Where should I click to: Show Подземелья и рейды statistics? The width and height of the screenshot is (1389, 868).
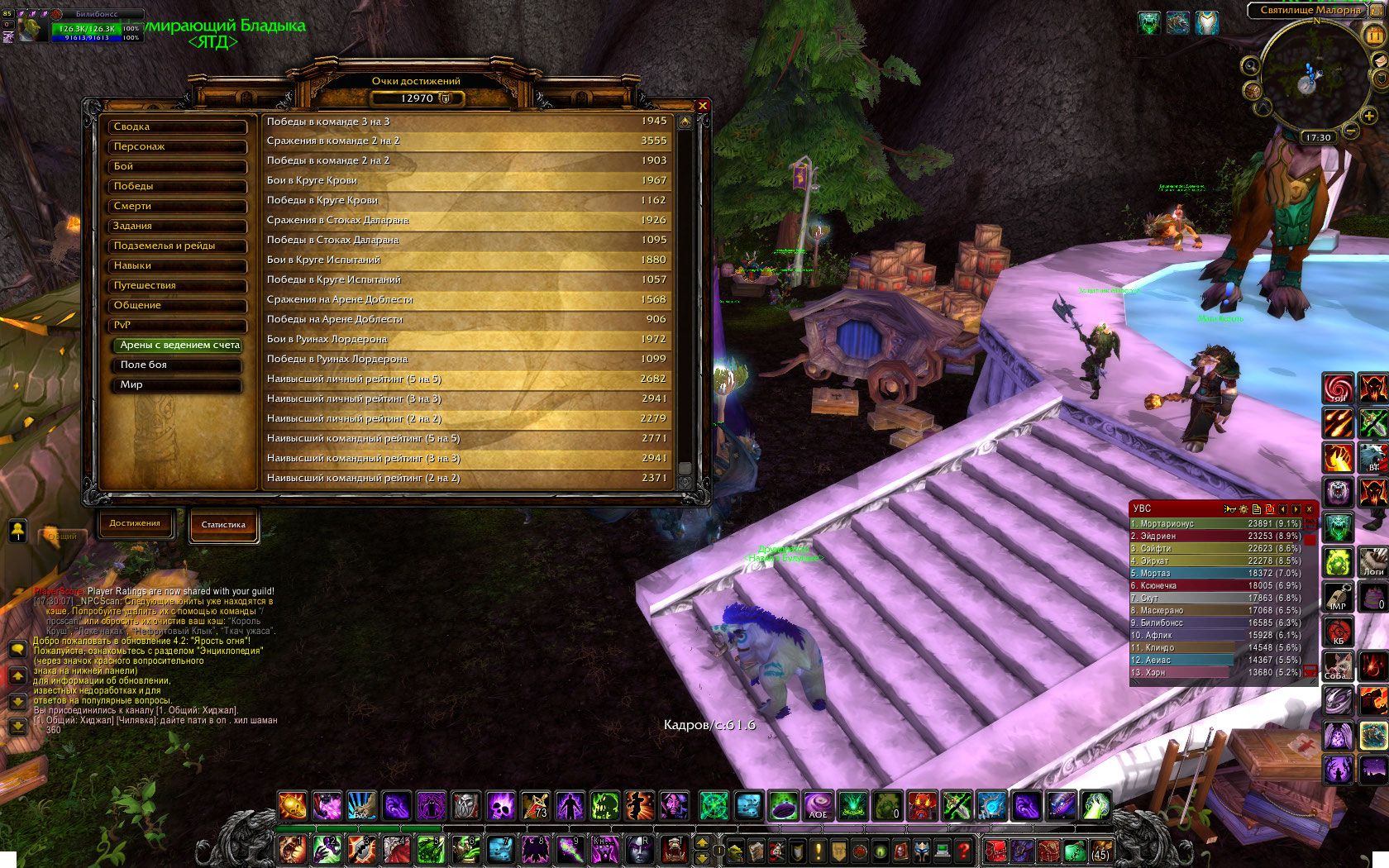(x=178, y=246)
